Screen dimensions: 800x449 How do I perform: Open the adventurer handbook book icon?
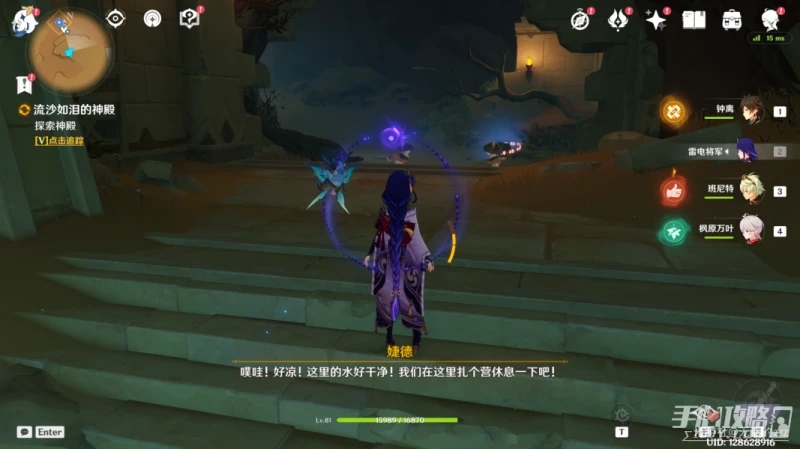694,19
